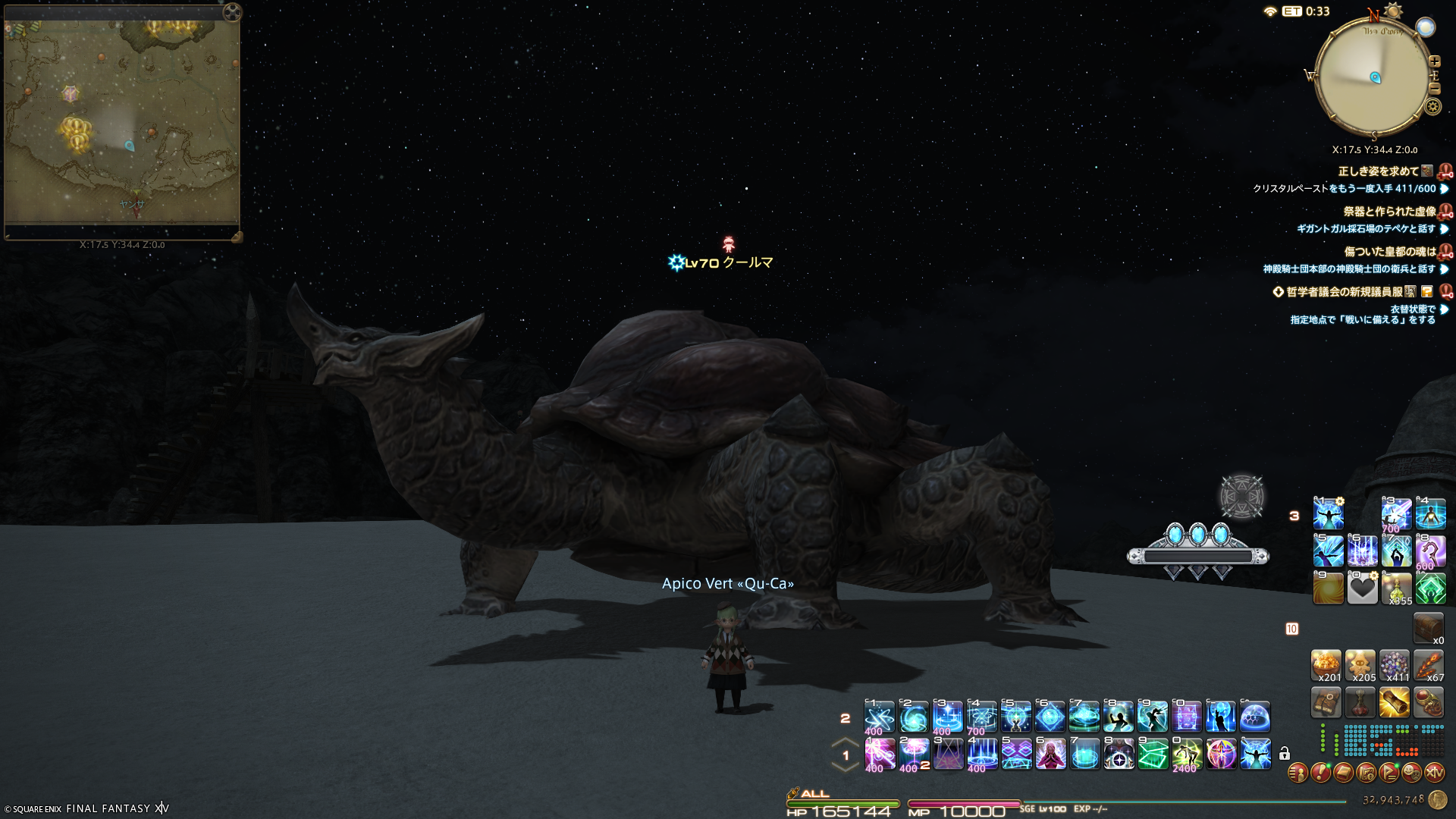
Task: Select the 正しき姿を求めて quest entry
Action: pos(1378,171)
